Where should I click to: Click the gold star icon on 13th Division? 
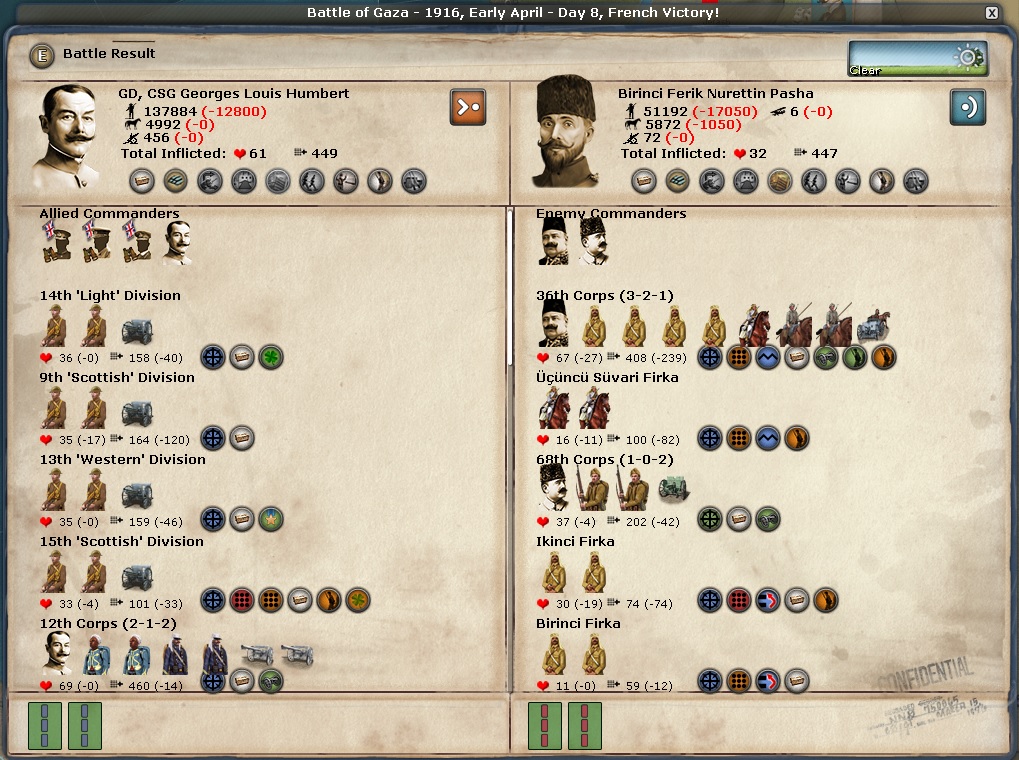[x=271, y=521]
